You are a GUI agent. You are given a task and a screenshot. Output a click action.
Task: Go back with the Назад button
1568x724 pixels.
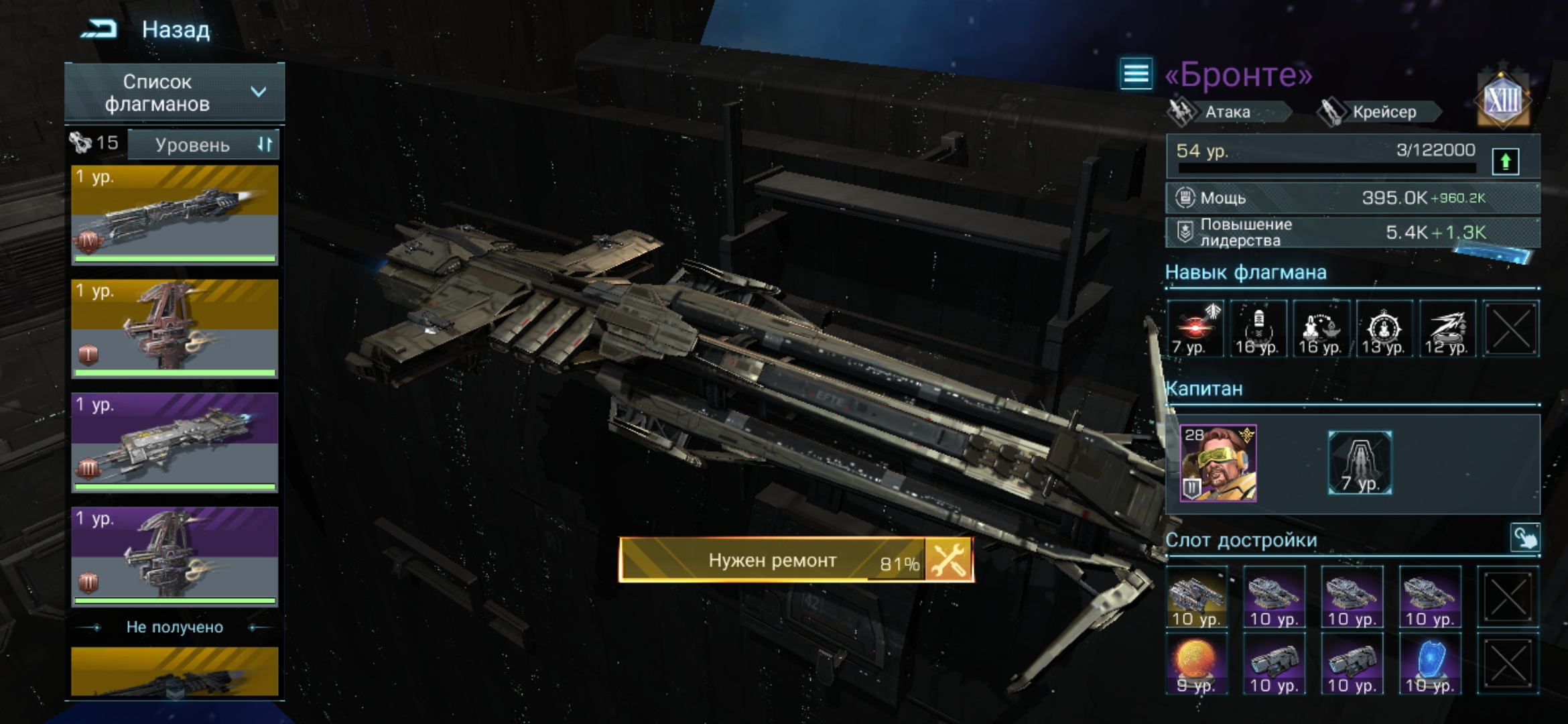pos(147,29)
